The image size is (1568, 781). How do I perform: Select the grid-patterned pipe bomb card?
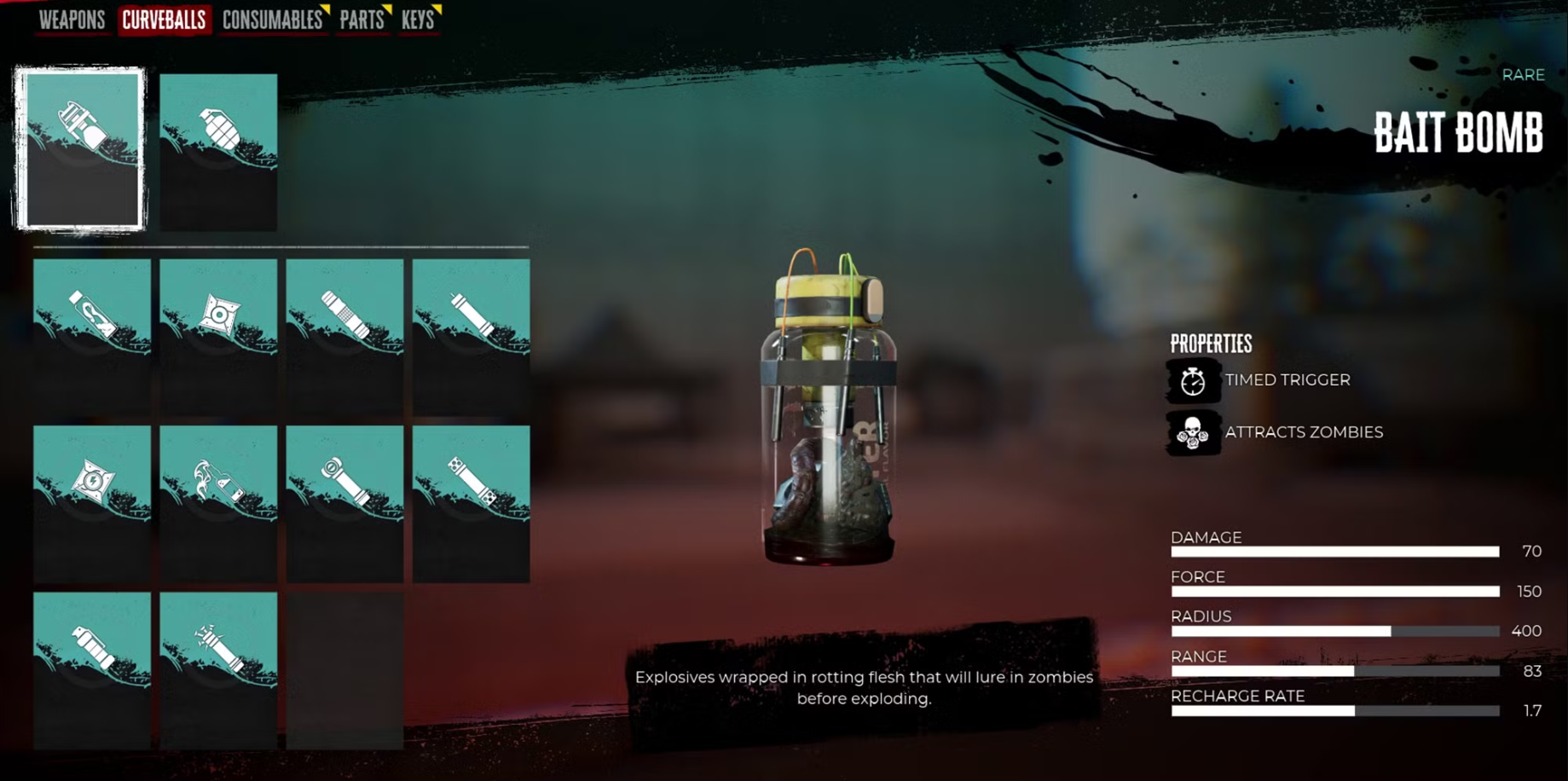344,336
